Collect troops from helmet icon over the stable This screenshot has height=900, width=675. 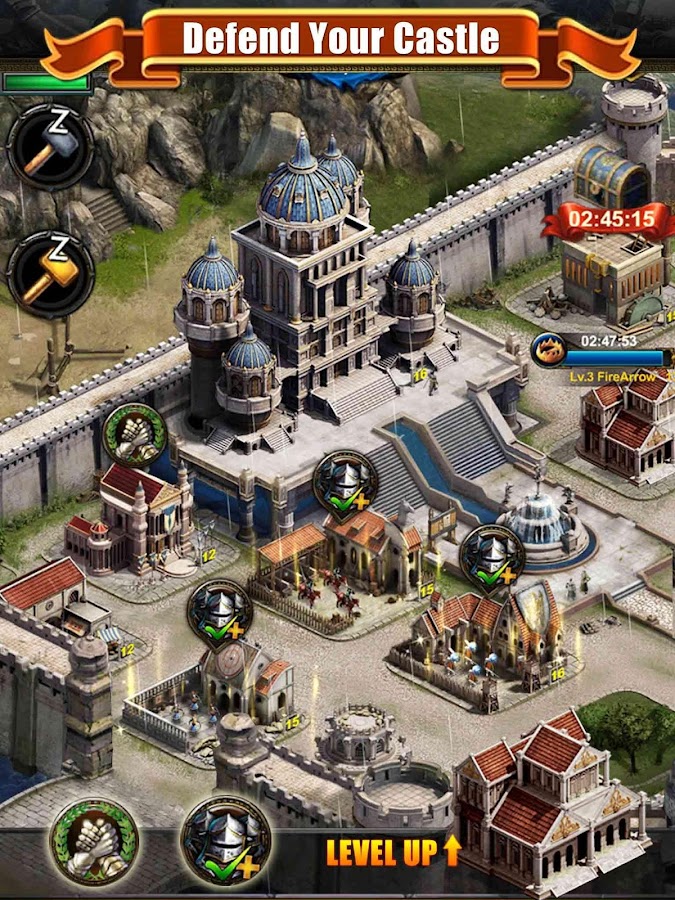coord(345,484)
